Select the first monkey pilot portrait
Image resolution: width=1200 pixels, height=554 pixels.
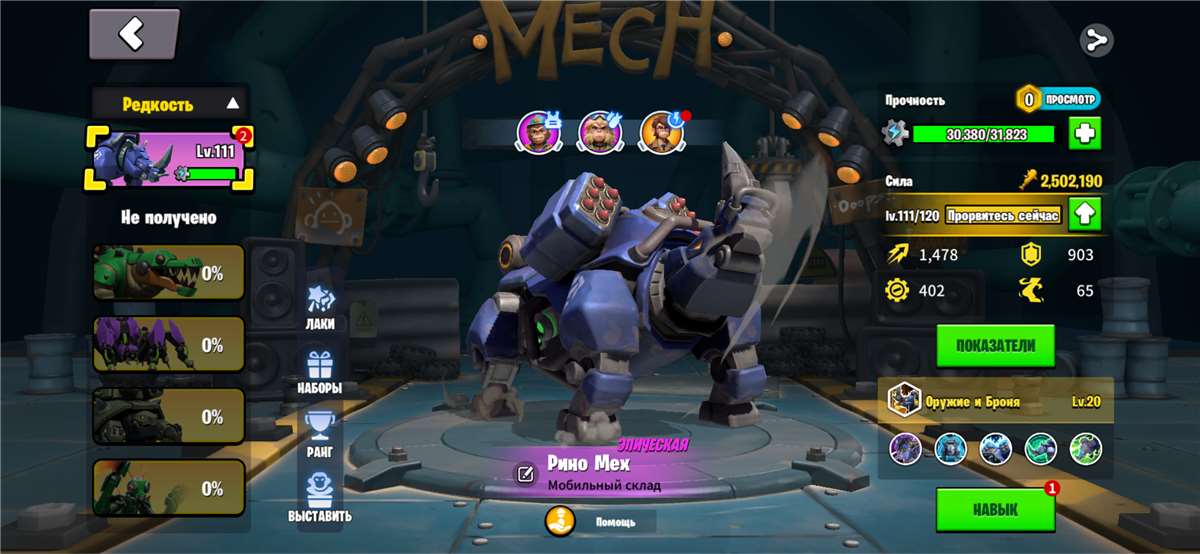[537, 130]
